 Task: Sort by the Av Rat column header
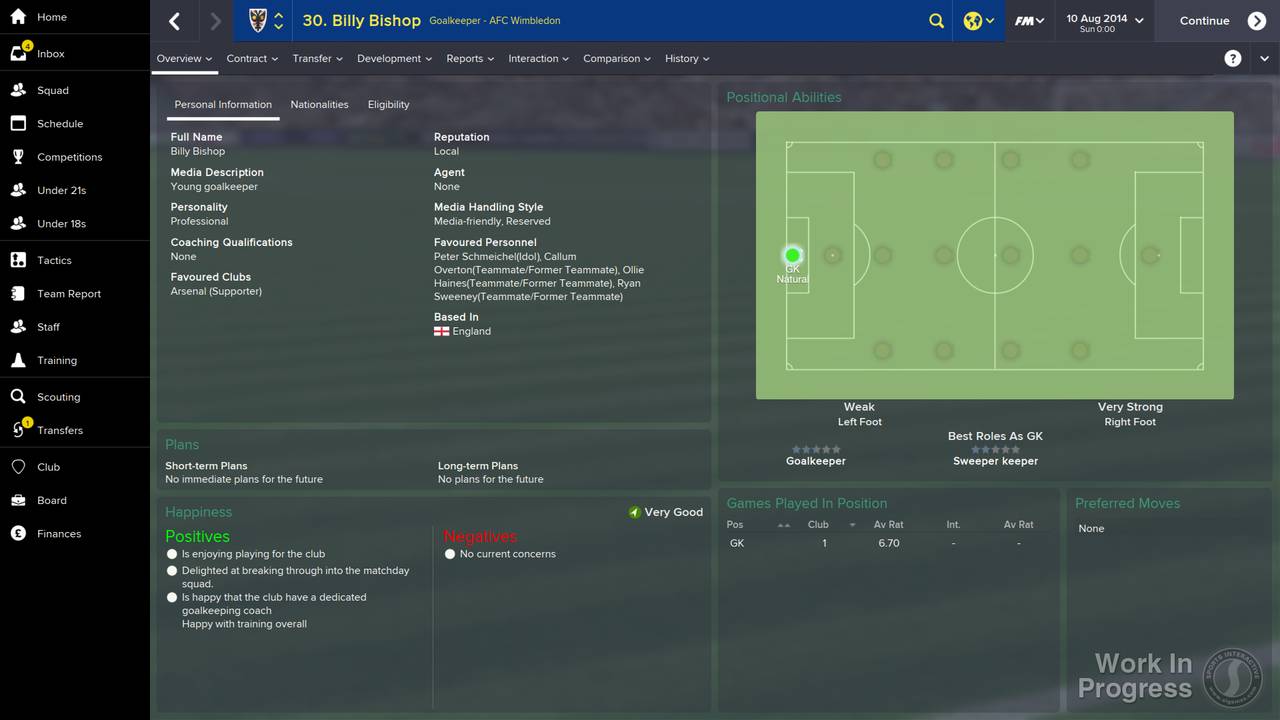(x=888, y=524)
